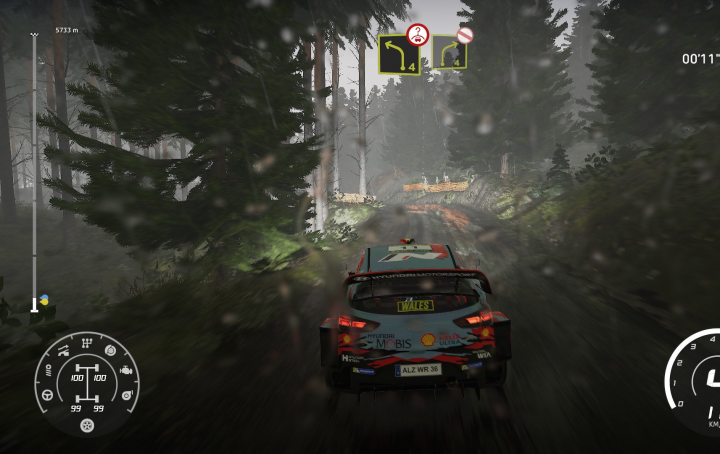Click the drivetrain chassis diagram
This screenshot has width=720, height=454.
pyautogui.click(x=86, y=386)
